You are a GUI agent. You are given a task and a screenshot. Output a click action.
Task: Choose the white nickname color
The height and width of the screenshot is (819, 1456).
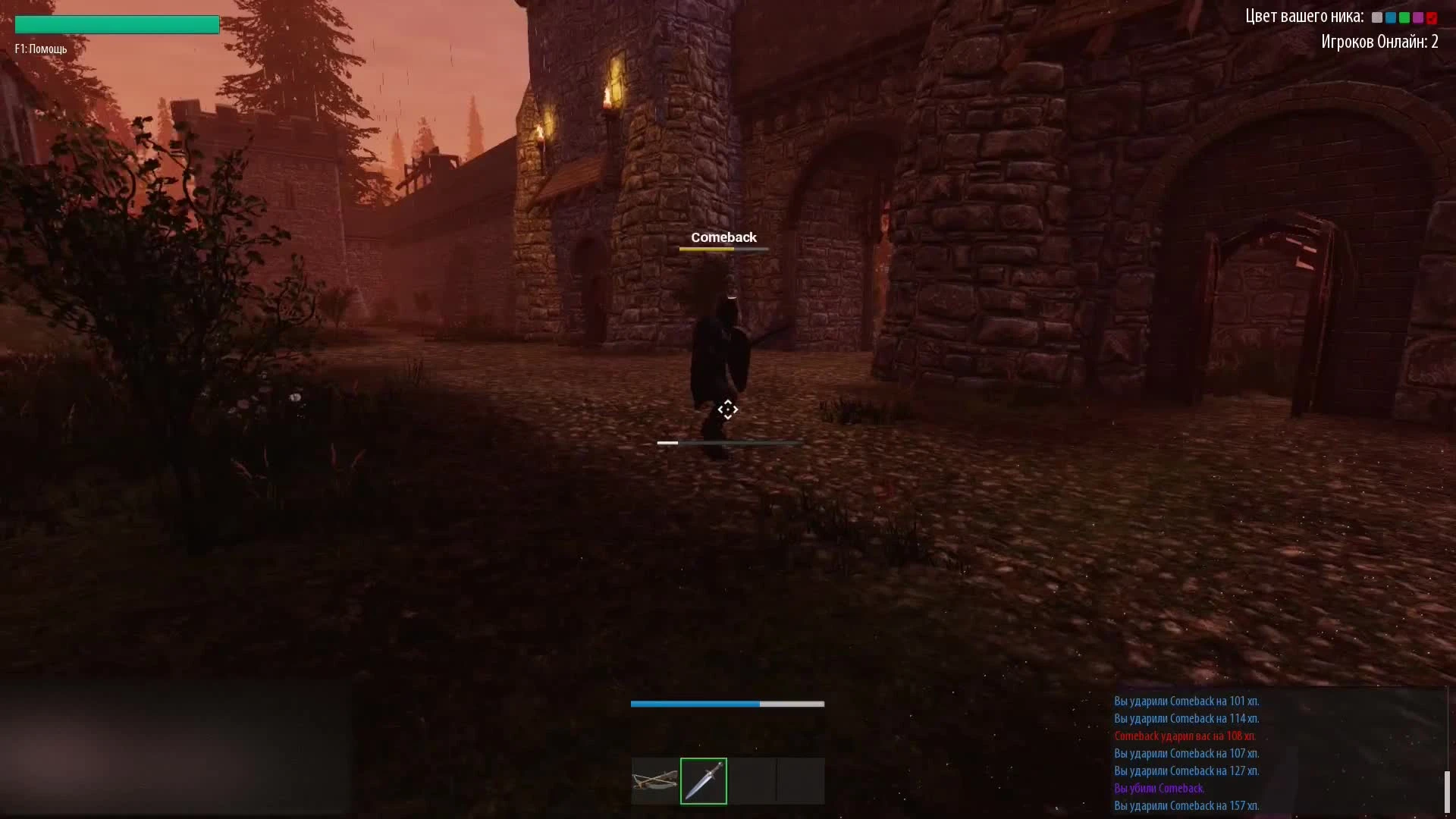(x=1377, y=17)
